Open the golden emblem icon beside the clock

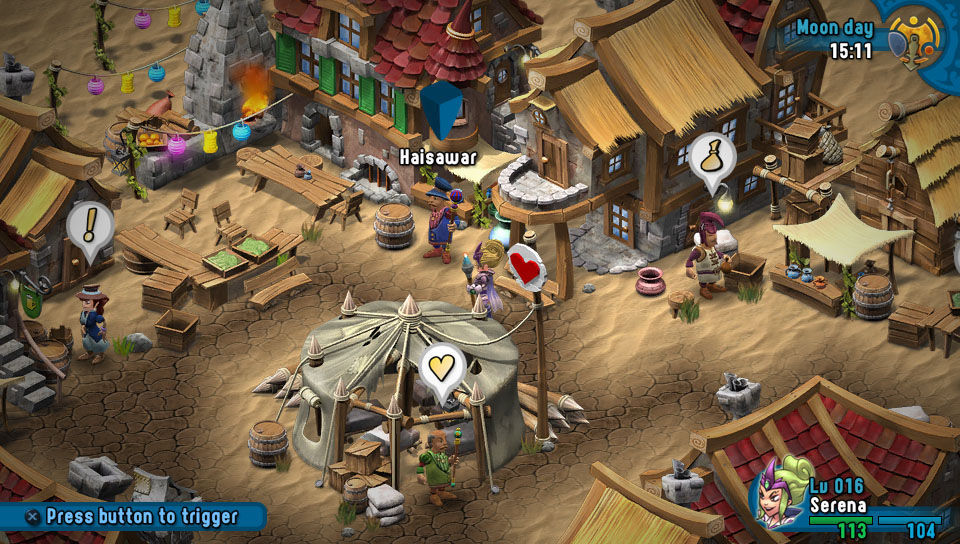(916, 38)
